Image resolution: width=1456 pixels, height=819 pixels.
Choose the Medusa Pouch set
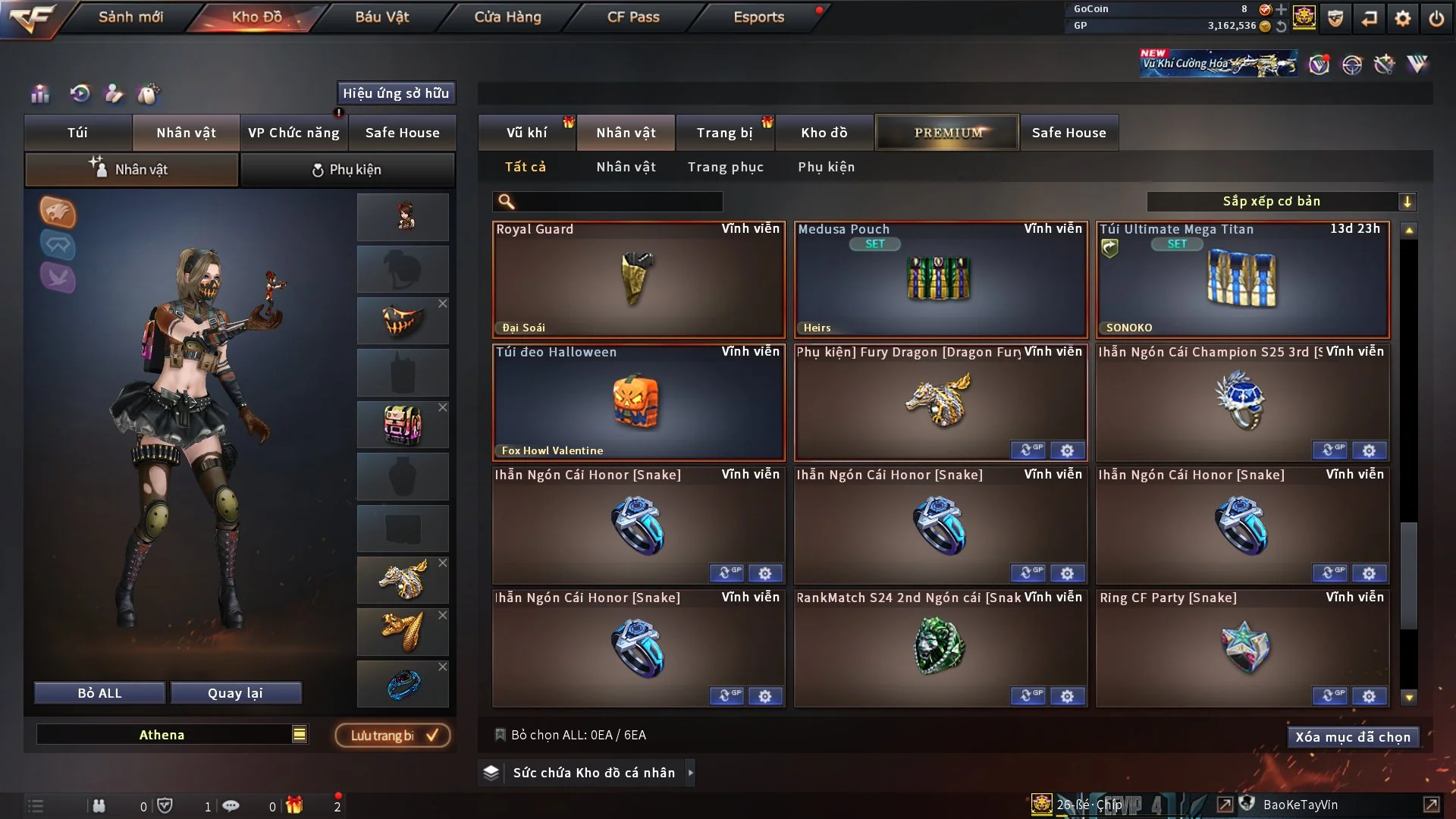point(940,279)
